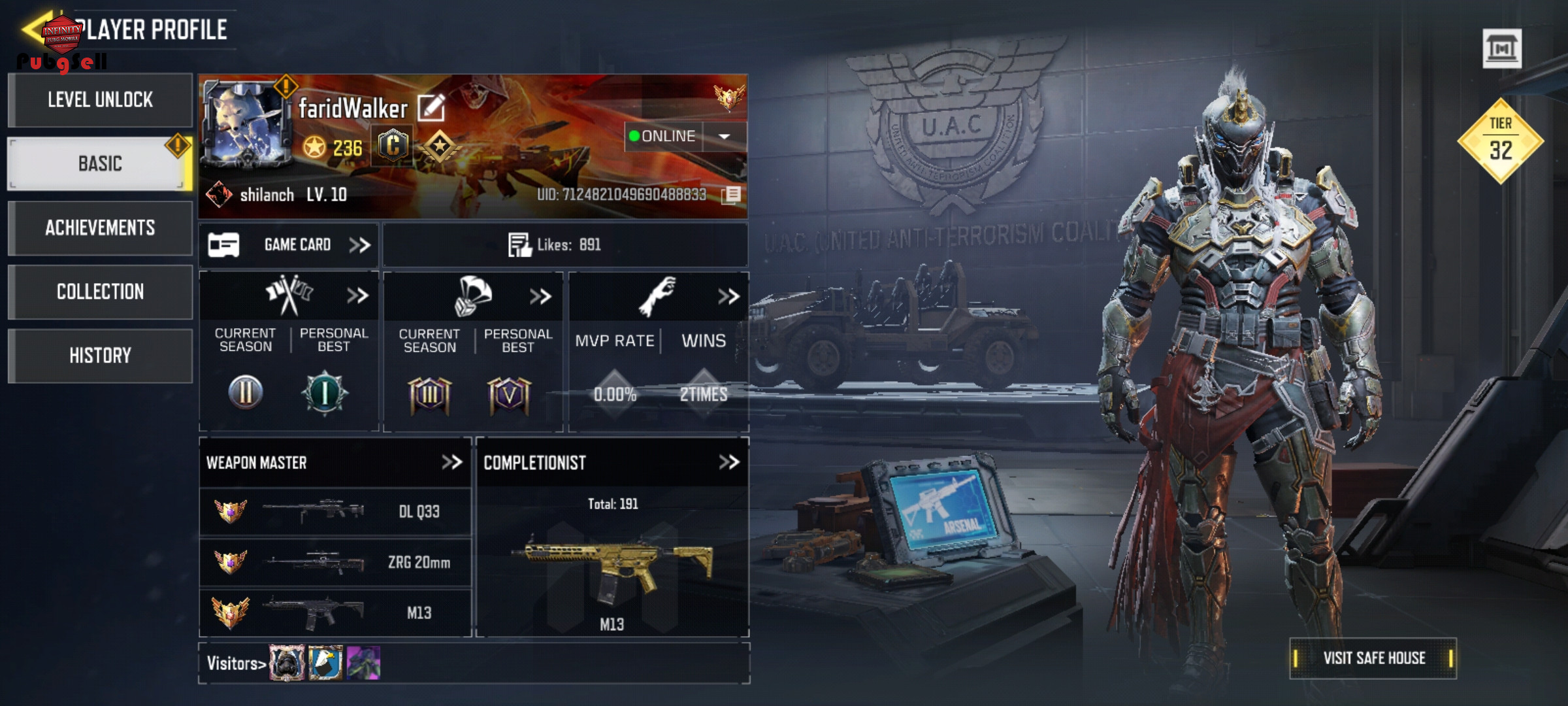
Task: Open the Game Card
Action: pyautogui.click(x=289, y=245)
